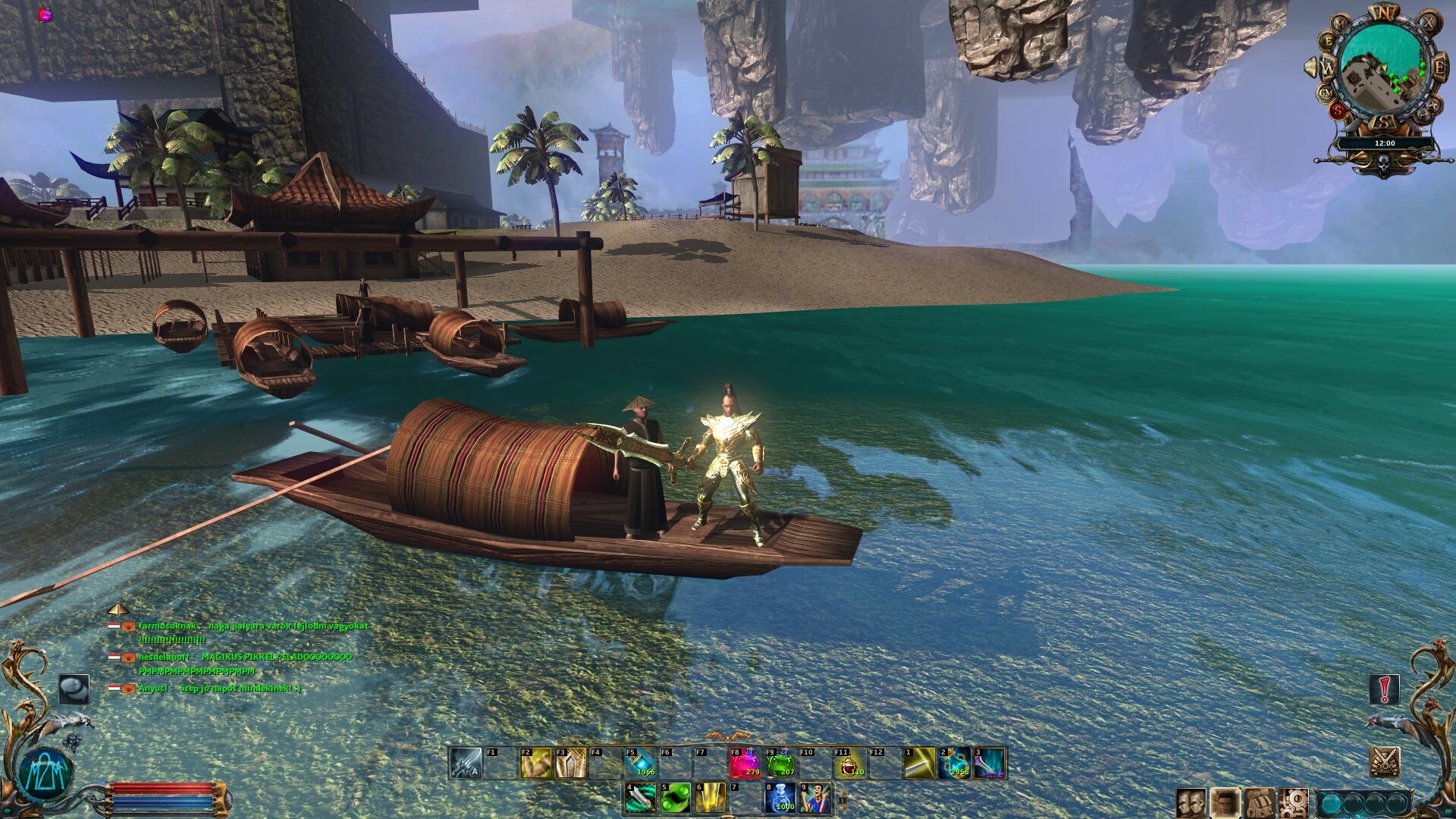
Task: Use the red pouch item in F11
Action: tap(850, 763)
